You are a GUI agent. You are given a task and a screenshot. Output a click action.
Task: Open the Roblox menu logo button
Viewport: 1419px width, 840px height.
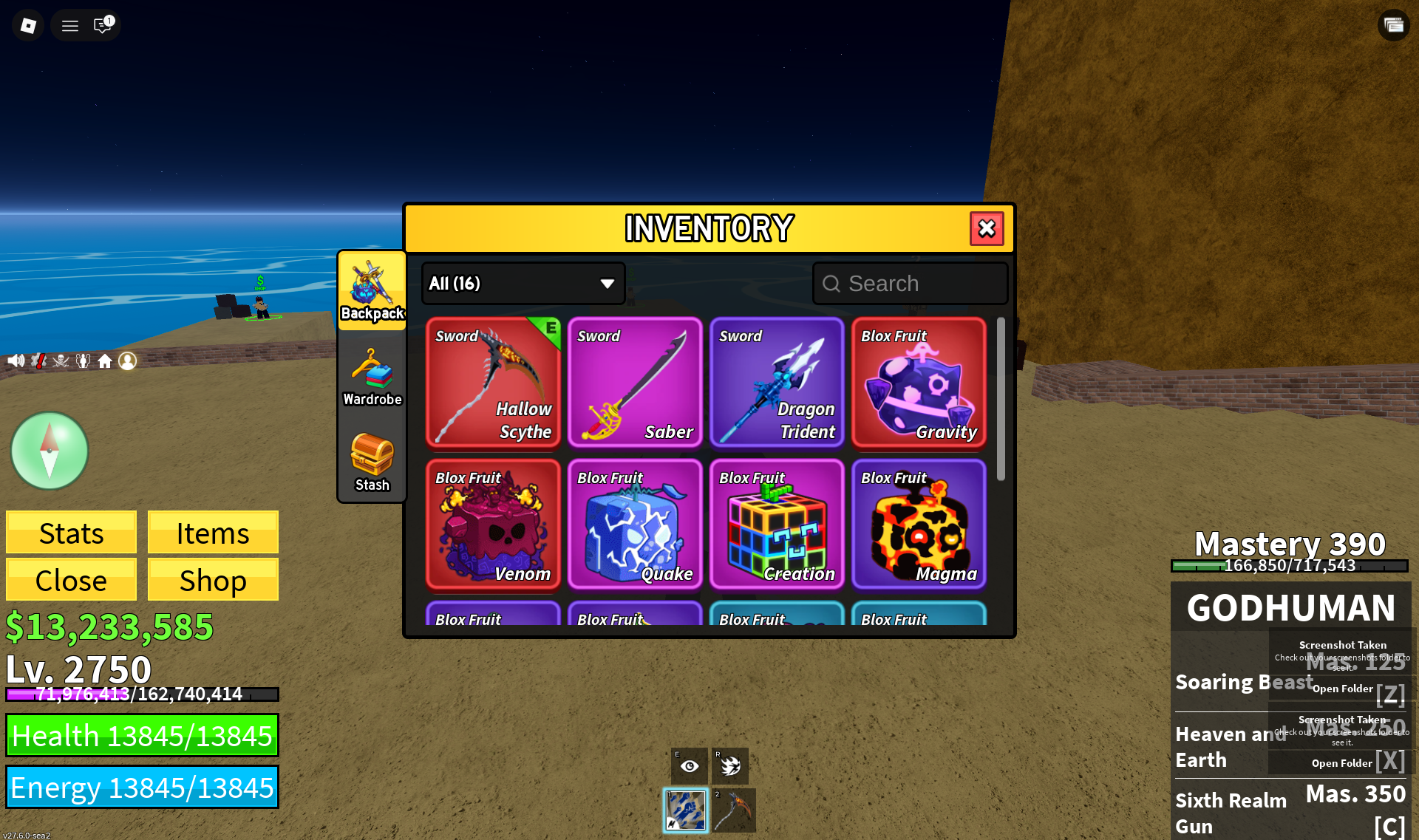(28, 26)
